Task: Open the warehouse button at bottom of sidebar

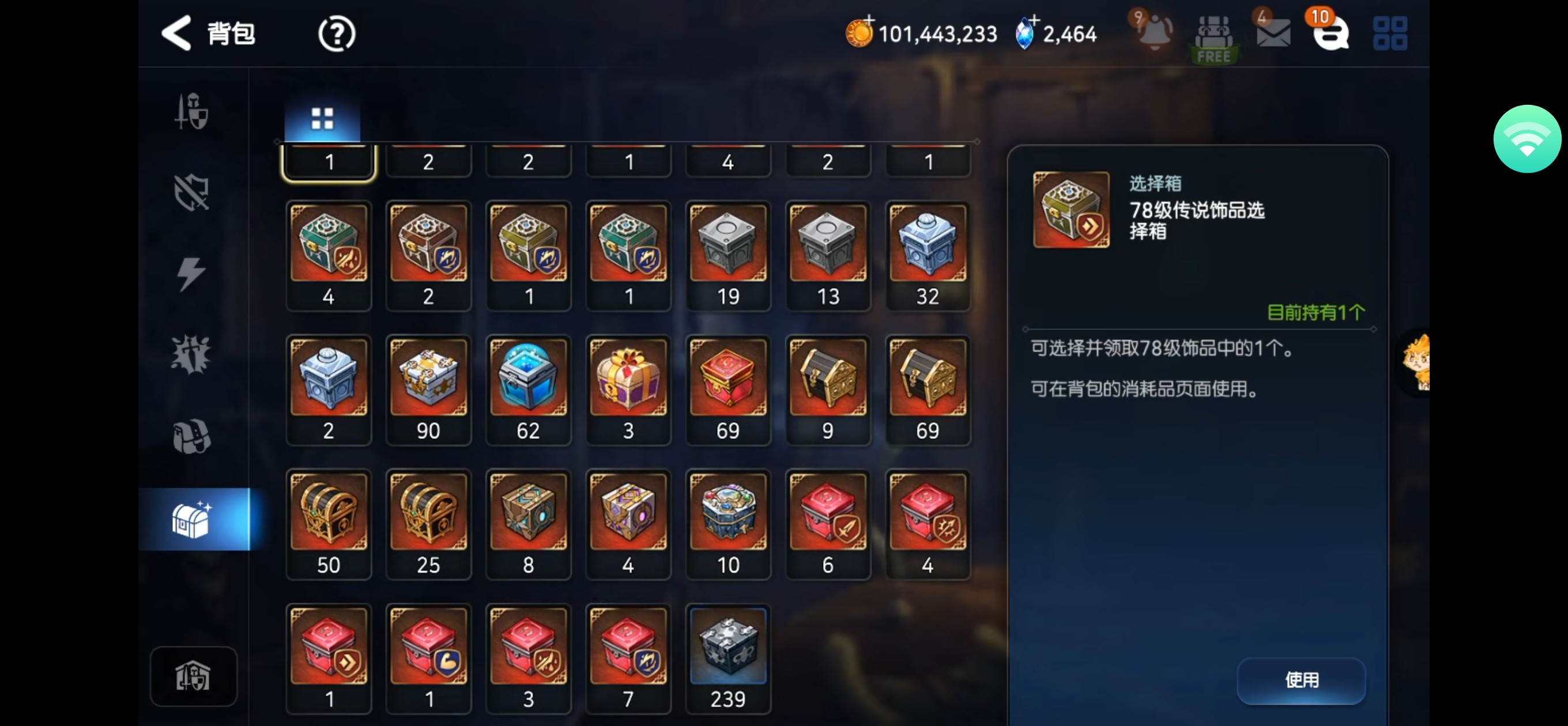Action: coord(193,676)
